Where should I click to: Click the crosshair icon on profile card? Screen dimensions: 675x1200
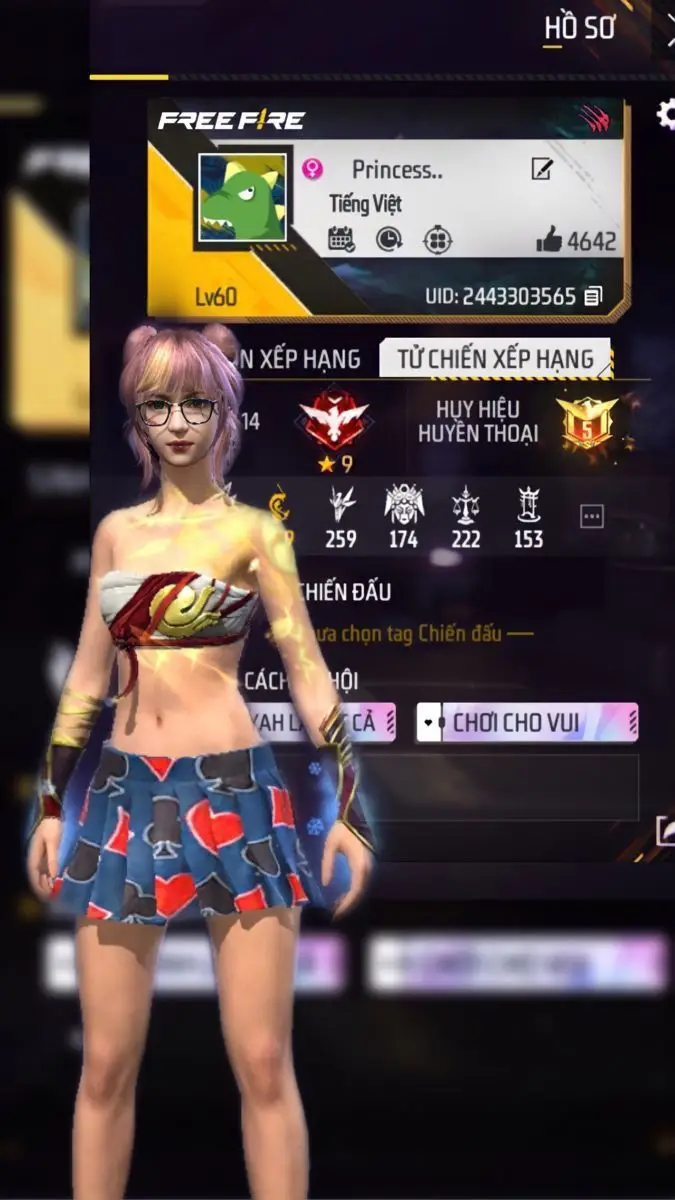coord(437,239)
